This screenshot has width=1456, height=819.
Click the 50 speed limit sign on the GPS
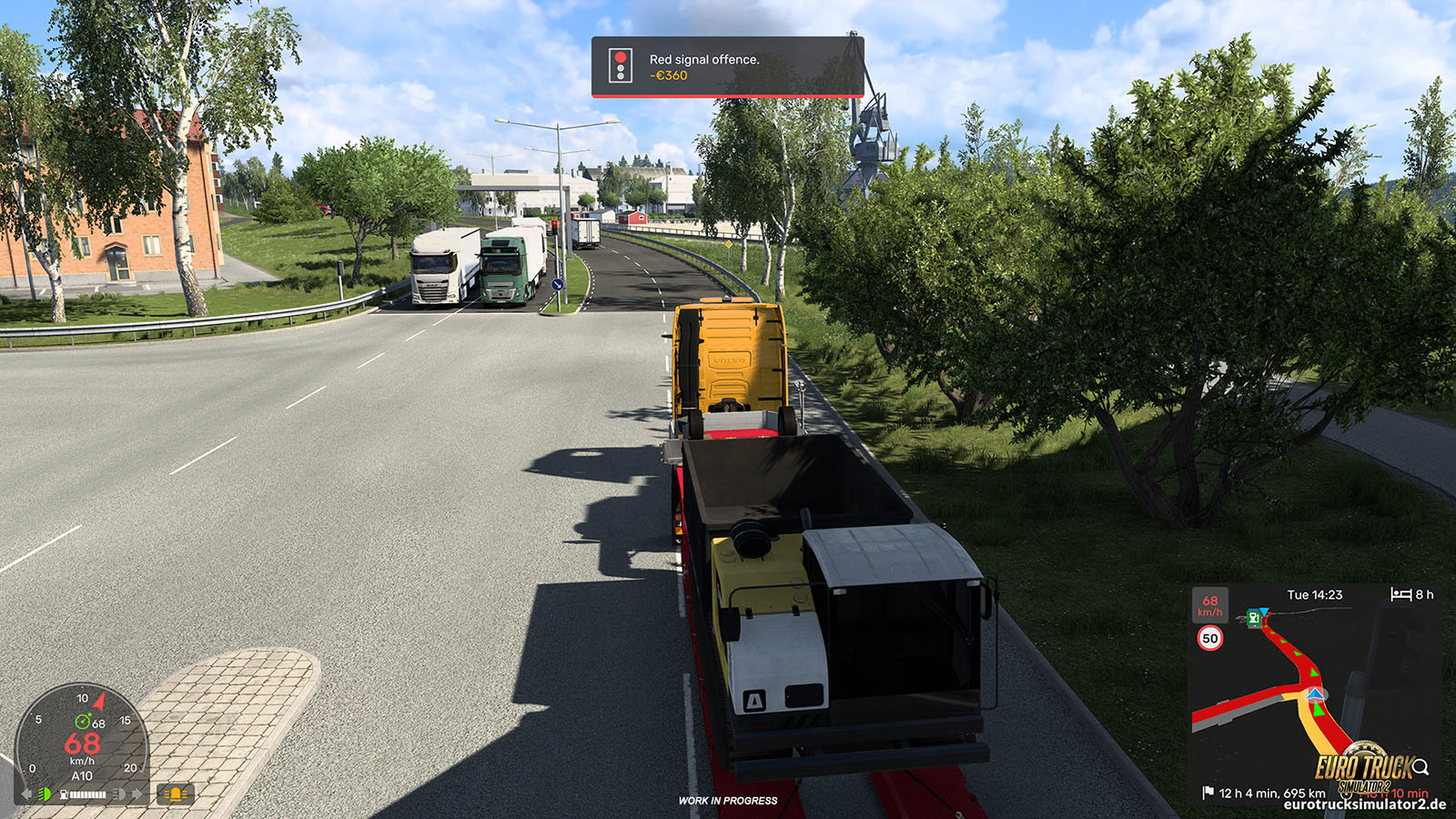(x=1209, y=639)
